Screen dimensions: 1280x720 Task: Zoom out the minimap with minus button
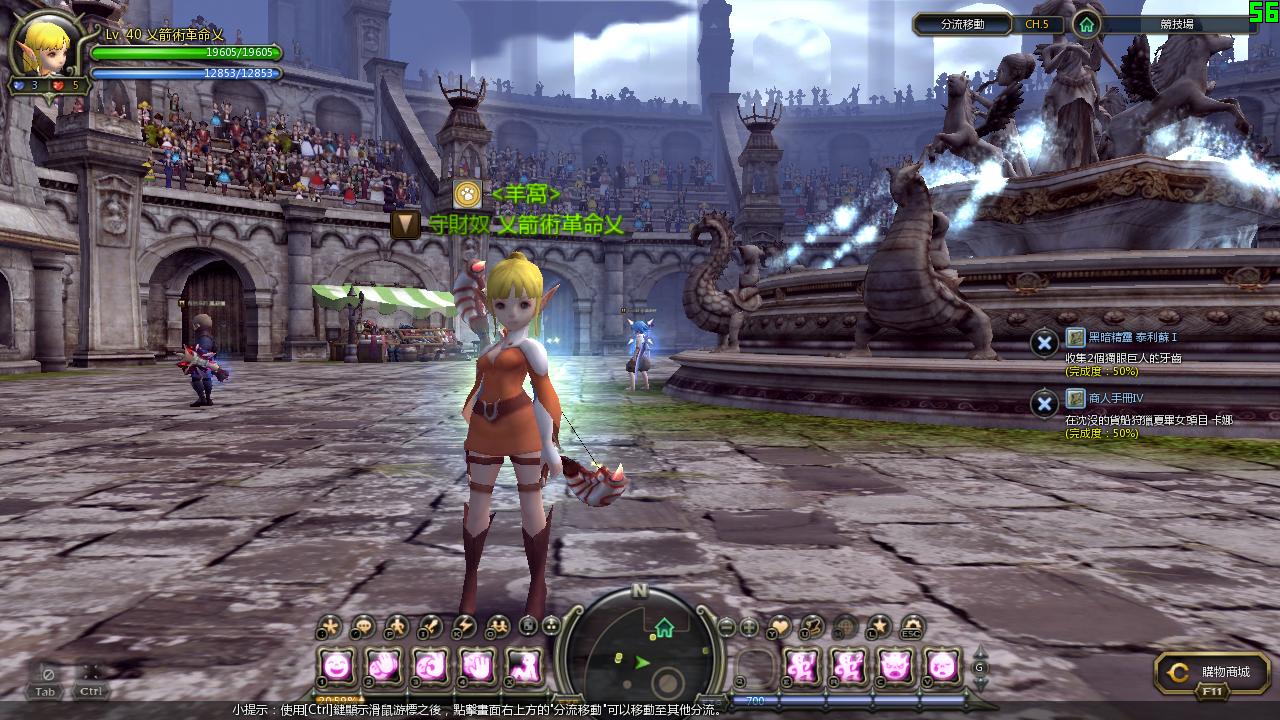[728, 628]
